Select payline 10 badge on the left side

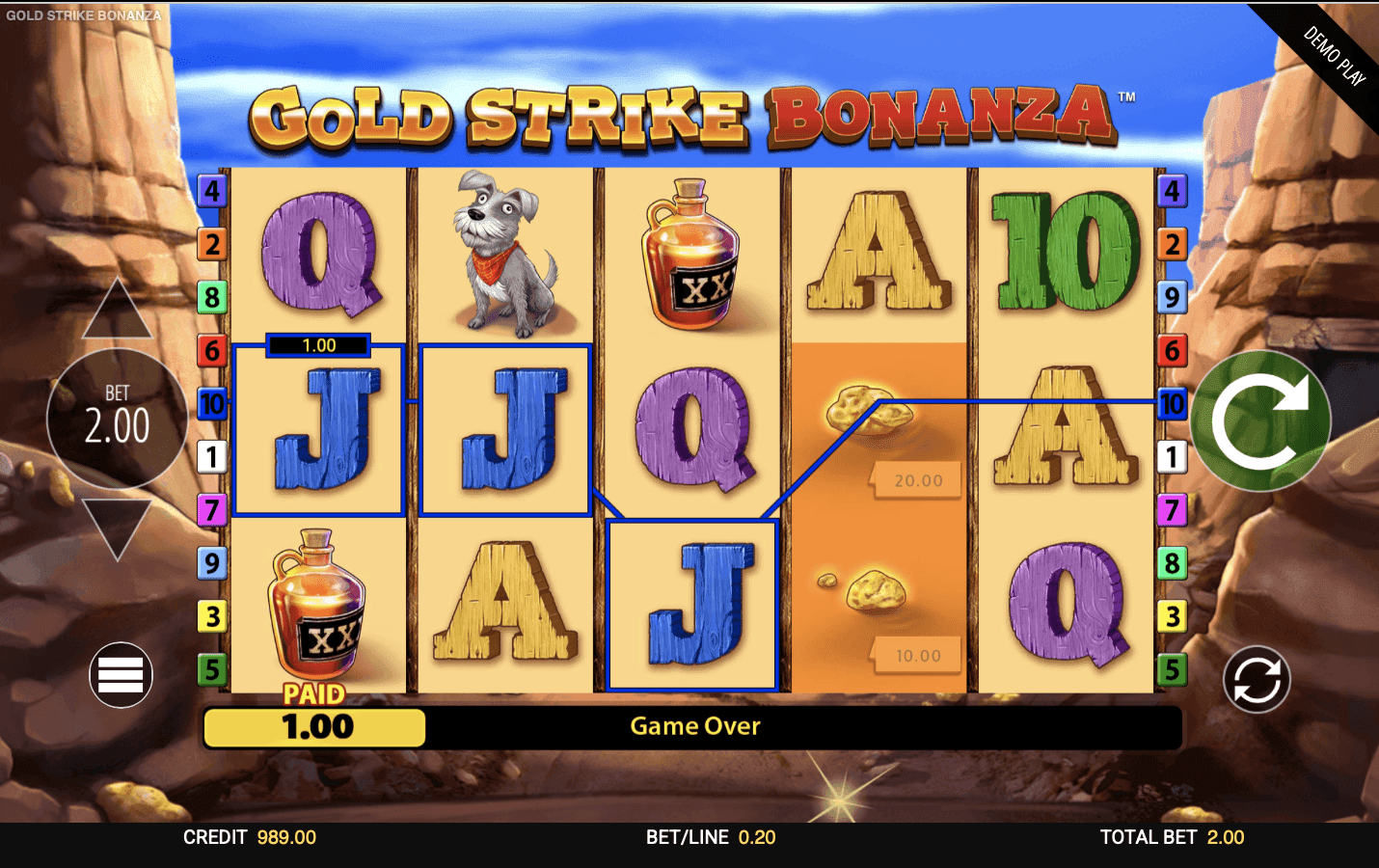click(211, 405)
